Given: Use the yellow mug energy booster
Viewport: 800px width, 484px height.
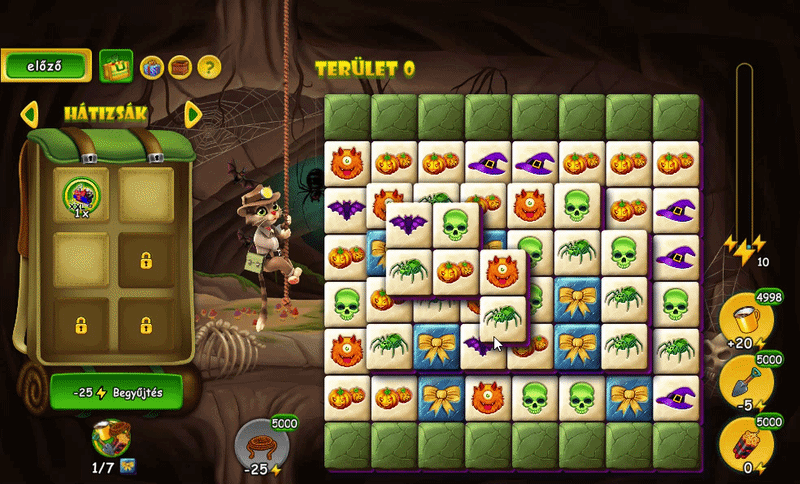Looking at the screenshot, I should point(744,318).
